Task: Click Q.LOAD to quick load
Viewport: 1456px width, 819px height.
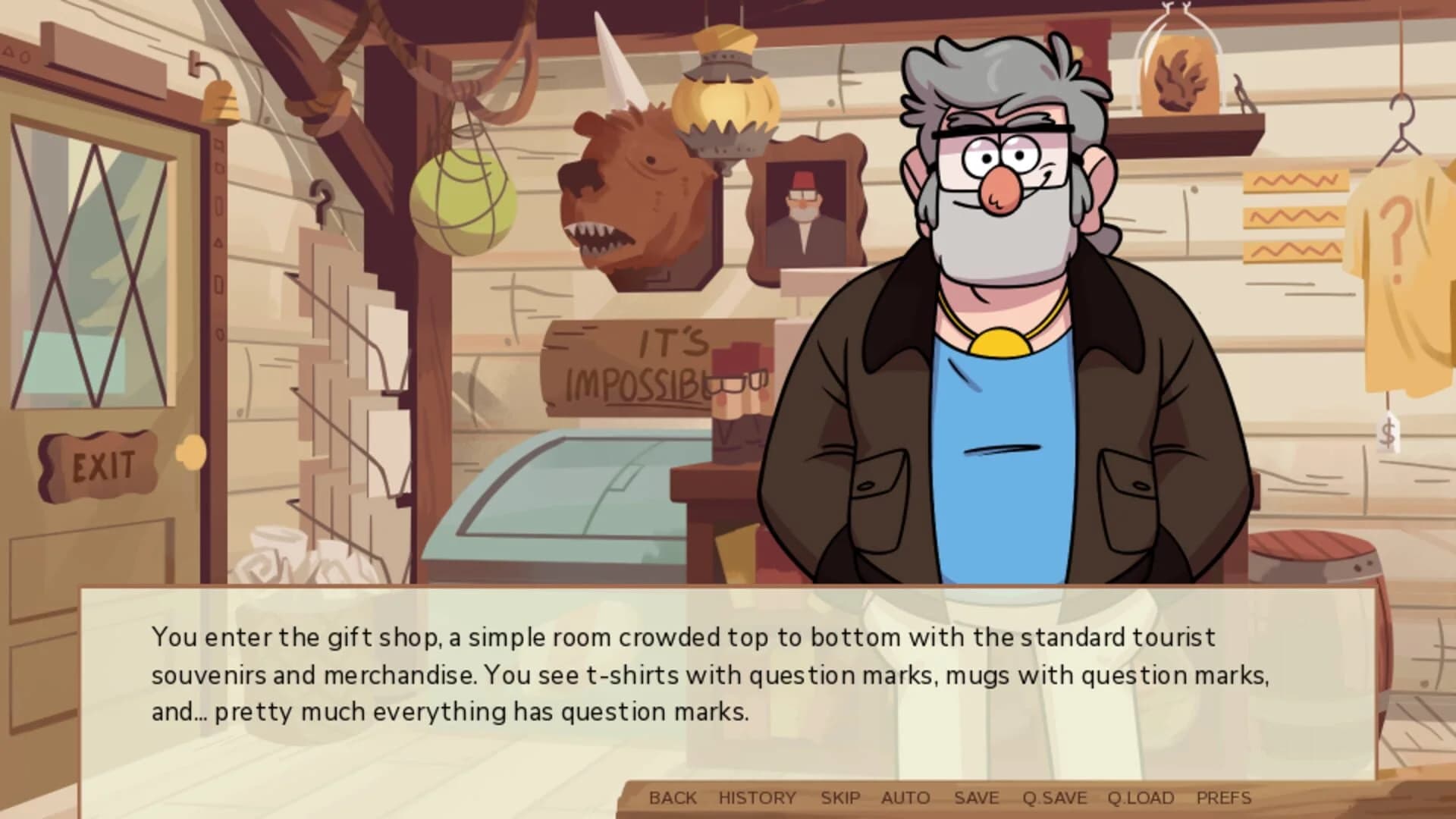Action: pos(1140,798)
